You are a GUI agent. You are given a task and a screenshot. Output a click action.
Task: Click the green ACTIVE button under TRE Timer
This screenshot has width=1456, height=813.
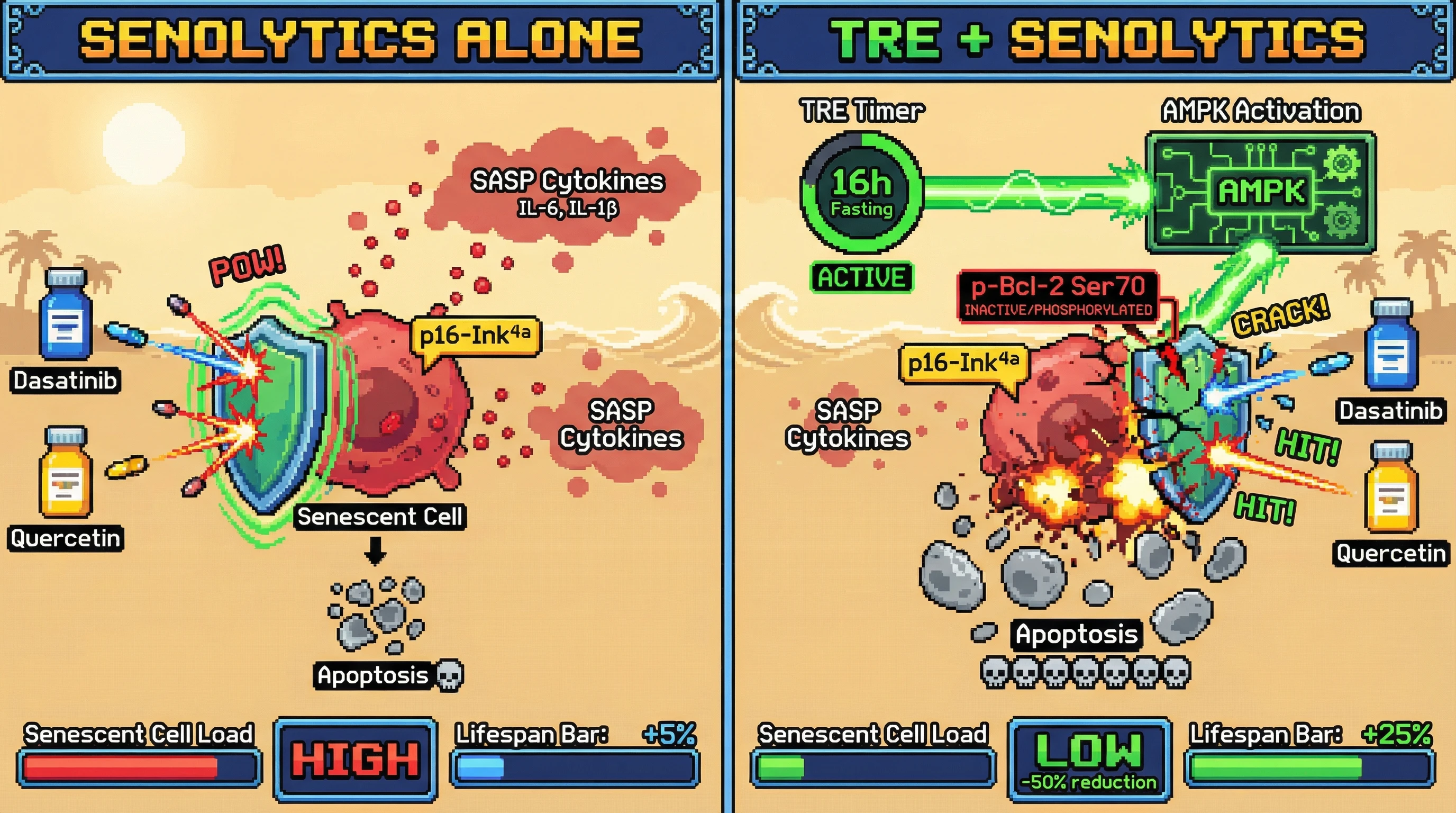[x=862, y=277]
